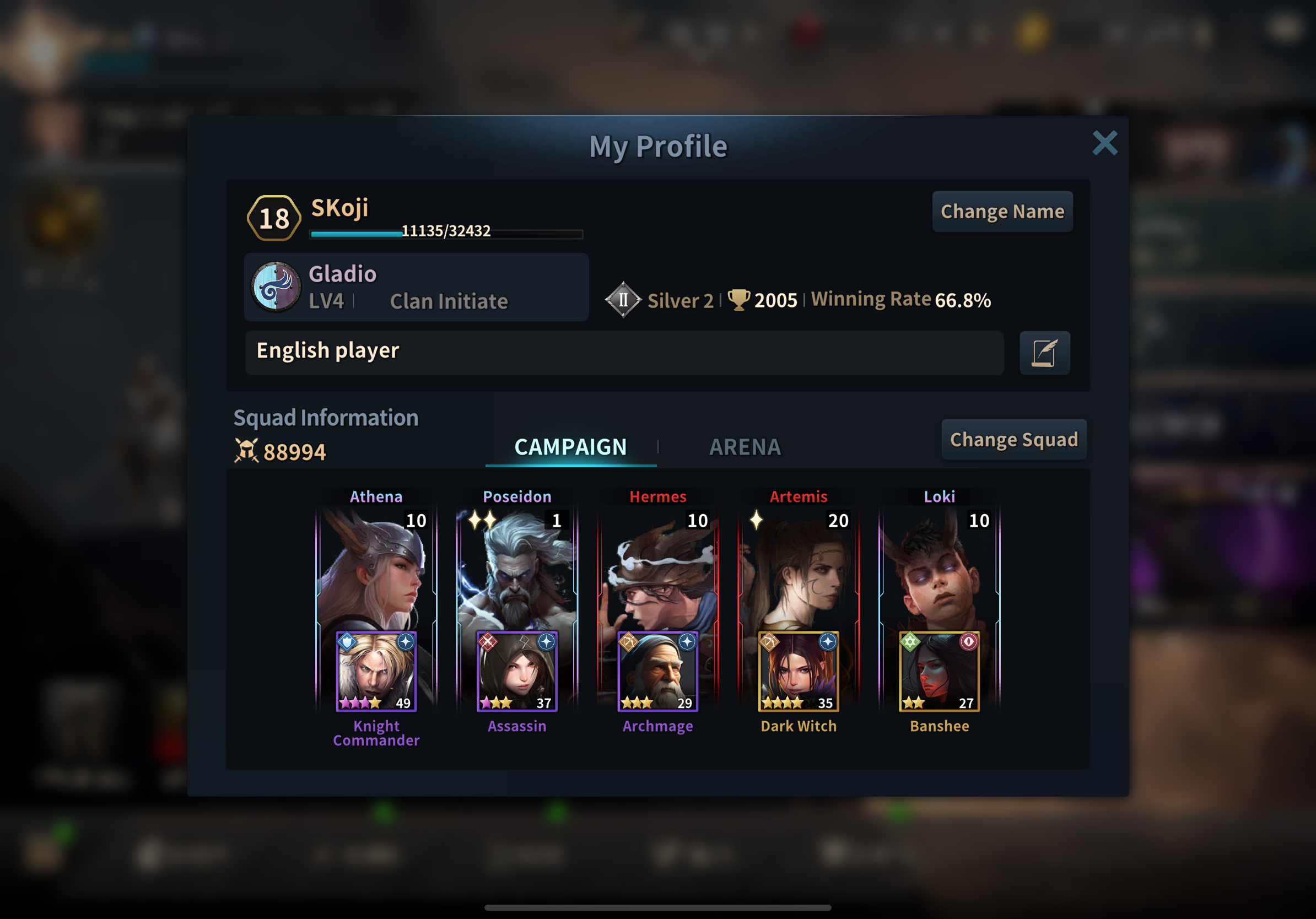Image resolution: width=1316 pixels, height=919 pixels.
Task: Select the CAMPAIGN squad tab
Action: click(570, 447)
